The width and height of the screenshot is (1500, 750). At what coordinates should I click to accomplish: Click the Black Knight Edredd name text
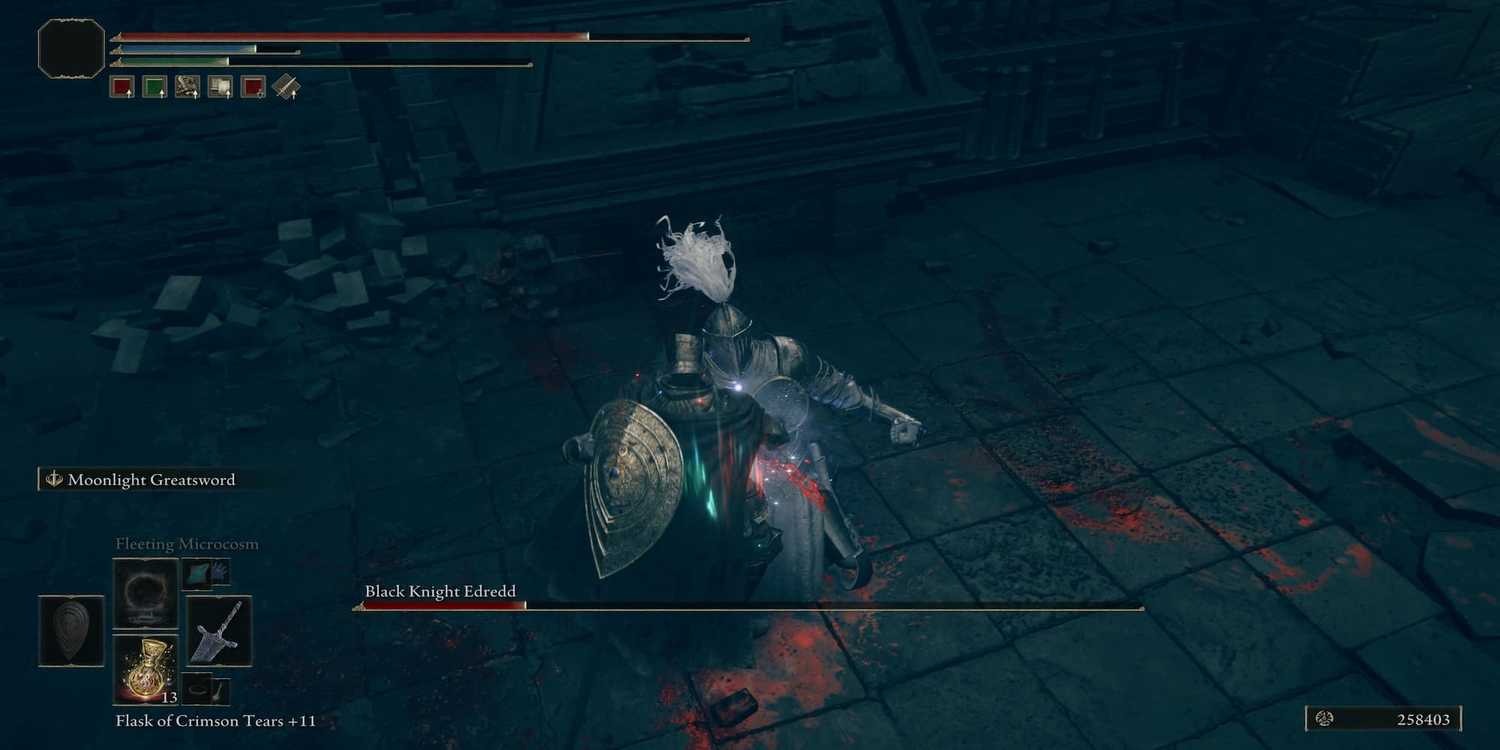click(x=440, y=591)
